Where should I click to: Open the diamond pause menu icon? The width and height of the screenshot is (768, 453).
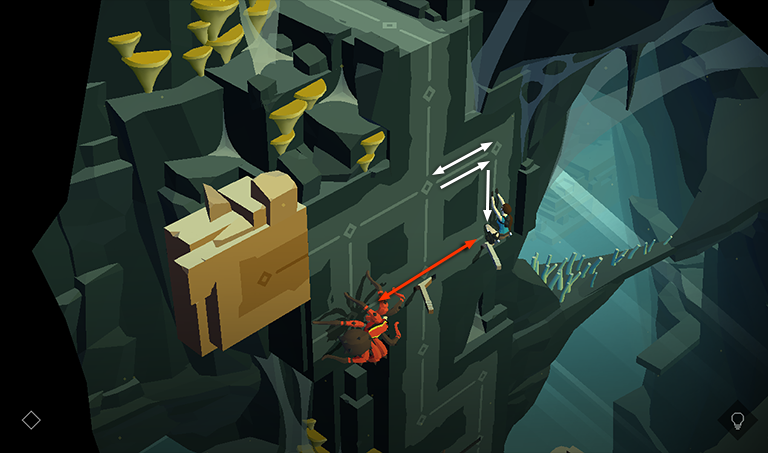(x=31, y=420)
